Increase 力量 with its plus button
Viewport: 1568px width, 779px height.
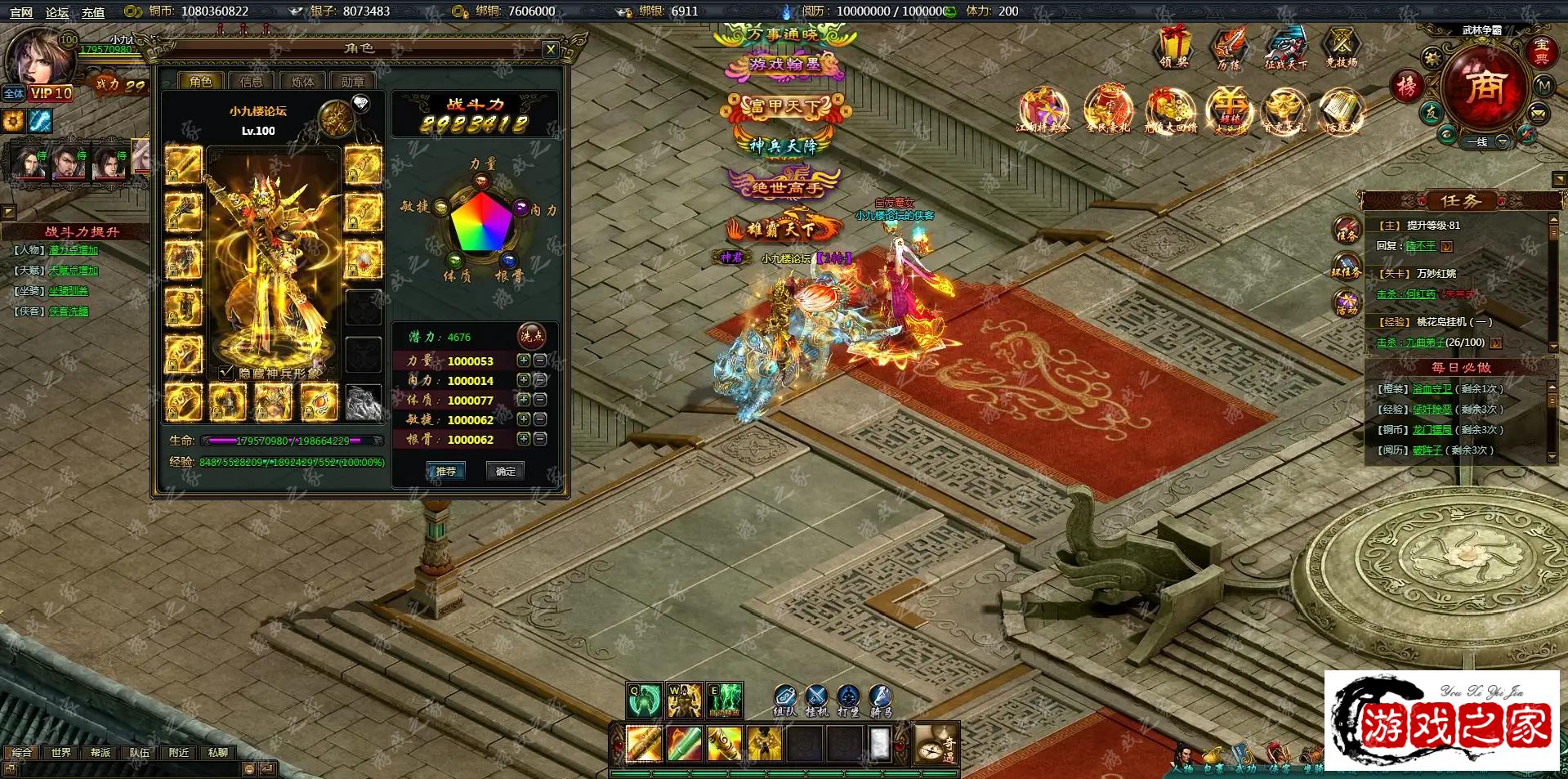click(x=524, y=360)
